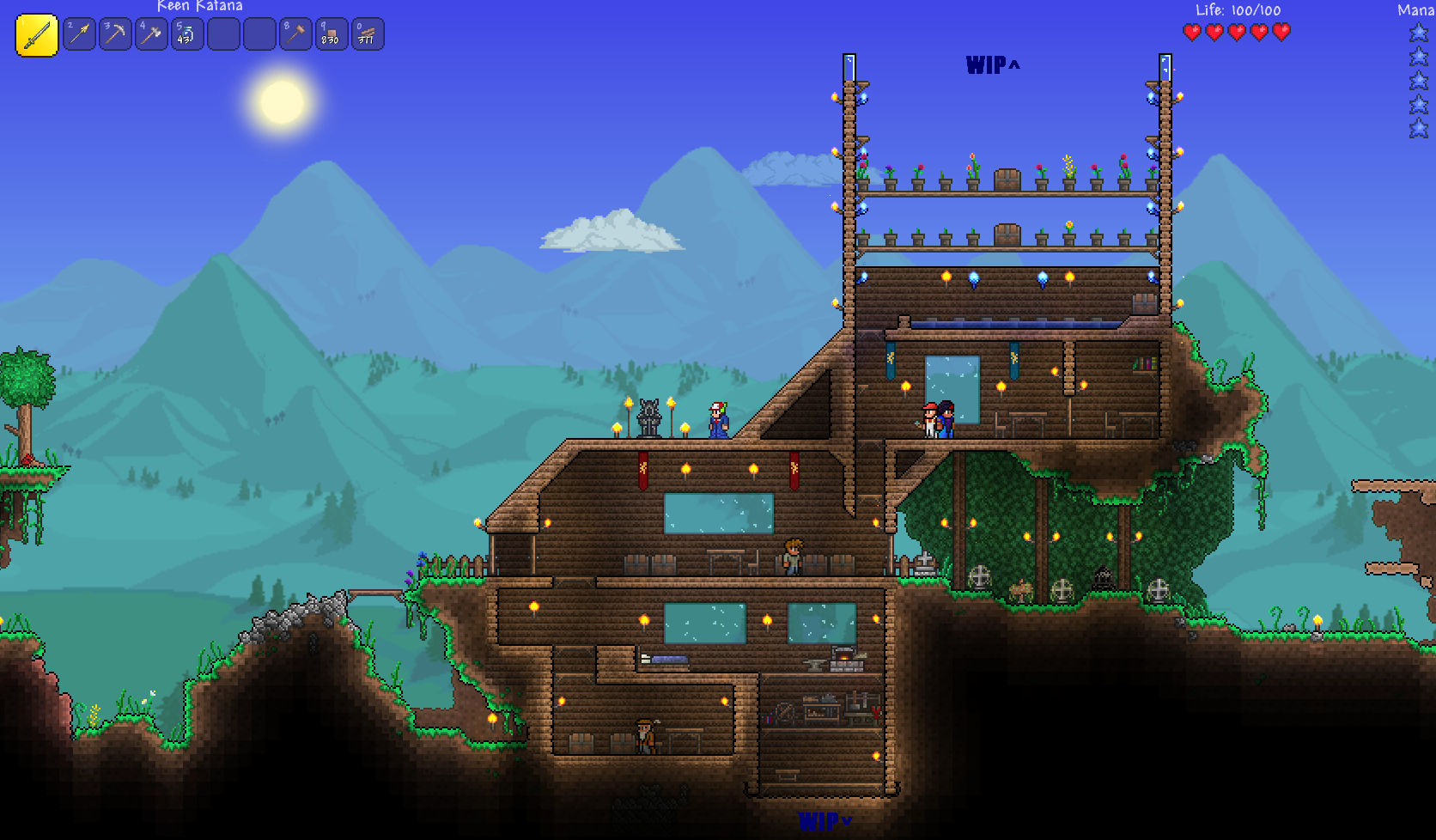1436x840 pixels.
Task: Switch to the axe hotbar slot
Action: pyautogui.click(x=151, y=34)
